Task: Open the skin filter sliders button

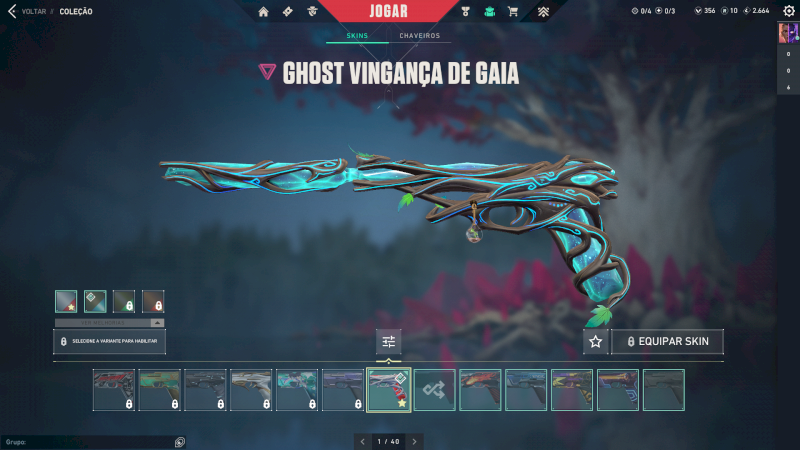Action: coord(389,342)
